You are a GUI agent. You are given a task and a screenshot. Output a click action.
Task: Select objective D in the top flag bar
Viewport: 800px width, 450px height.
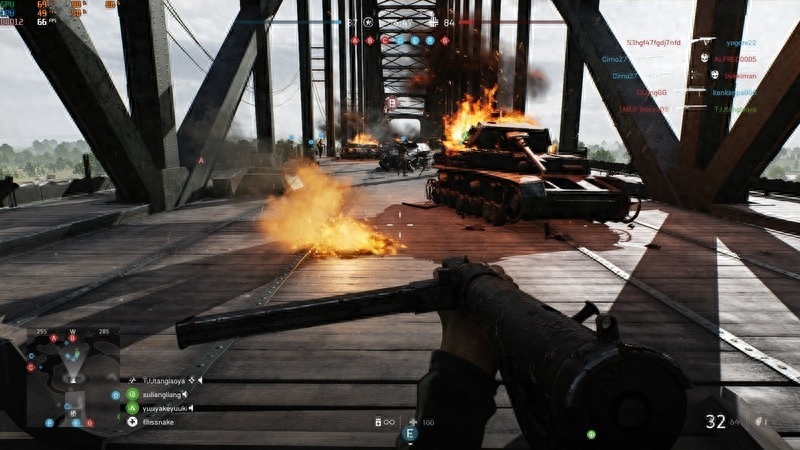[x=400, y=40]
